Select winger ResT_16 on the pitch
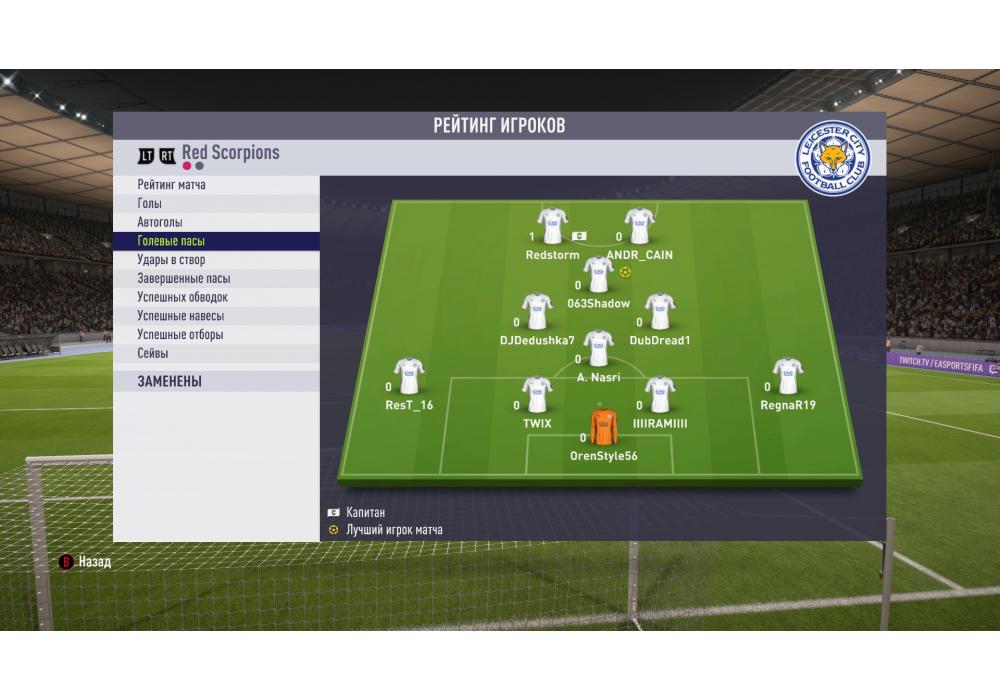 click(x=409, y=376)
